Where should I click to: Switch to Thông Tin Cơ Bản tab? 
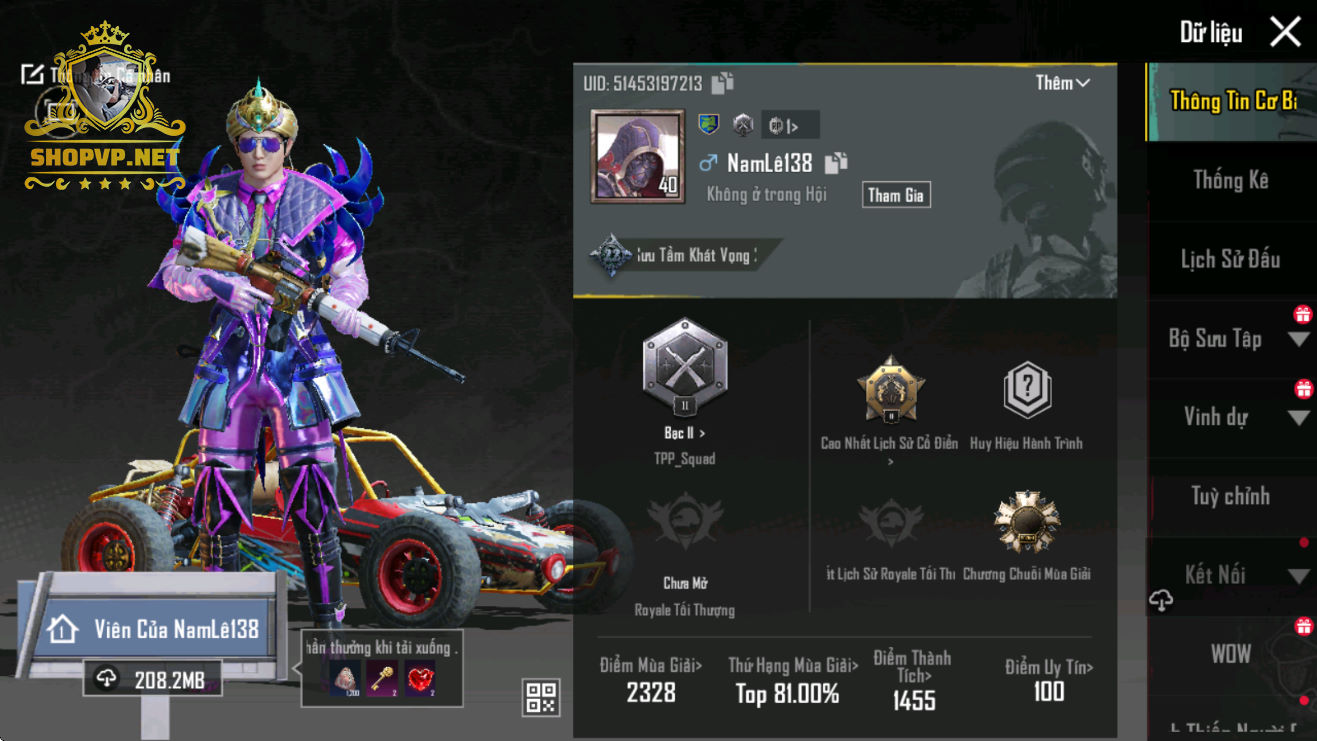(x=1232, y=101)
